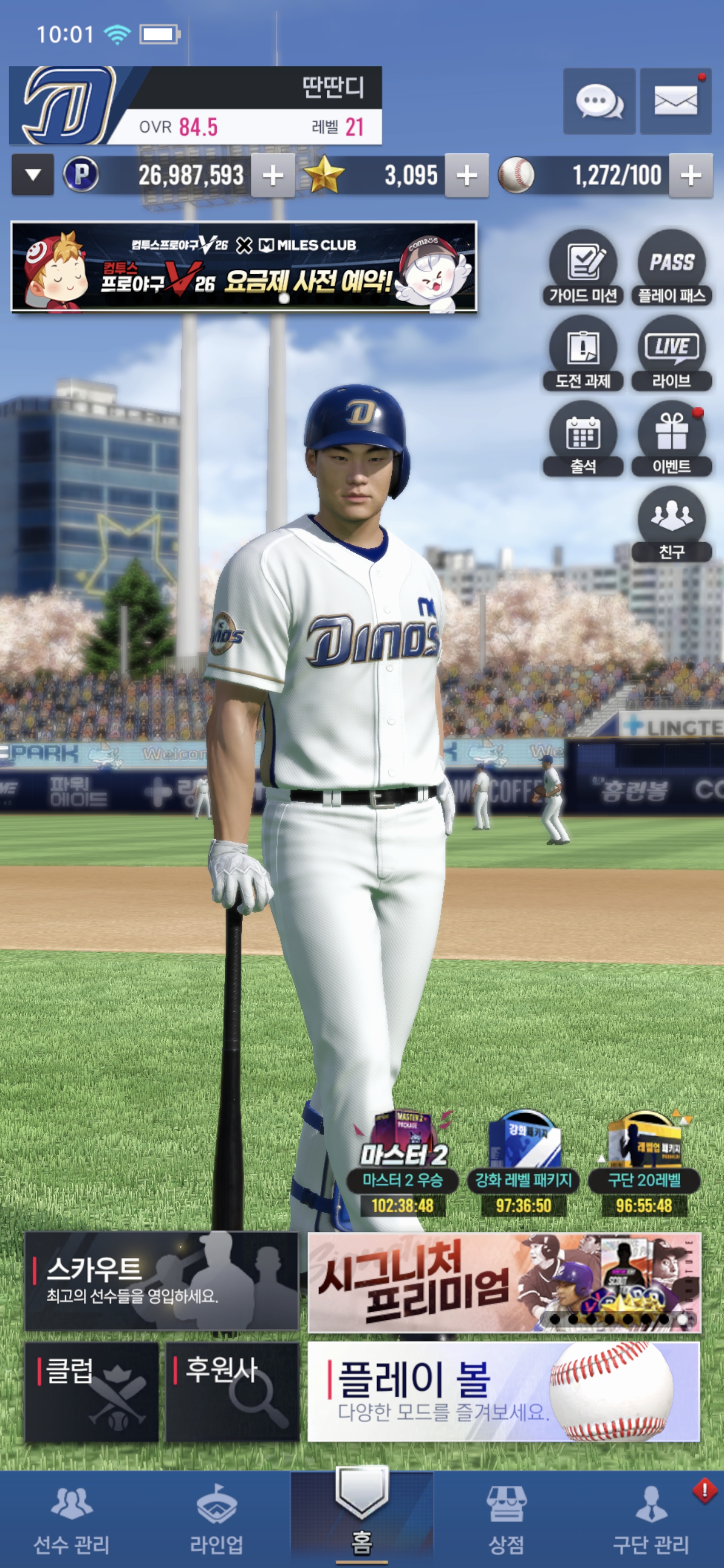Open the 출석 attendance calendar

[583, 439]
